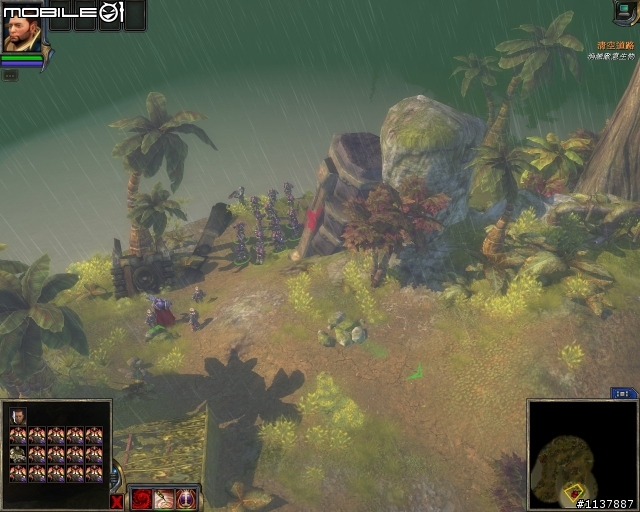Click the small ellipsis button under the health bars

point(9,74)
